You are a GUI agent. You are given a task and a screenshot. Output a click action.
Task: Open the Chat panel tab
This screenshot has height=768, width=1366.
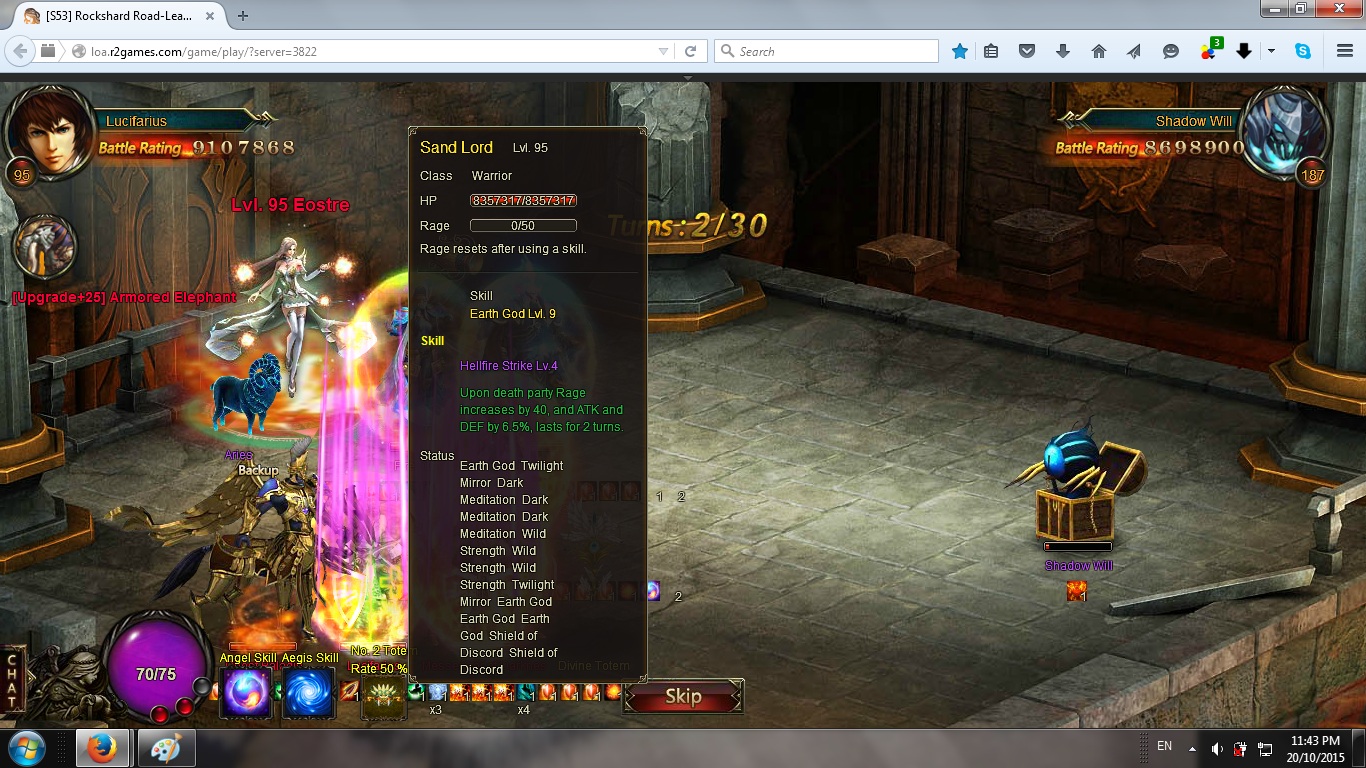[x=14, y=680]
